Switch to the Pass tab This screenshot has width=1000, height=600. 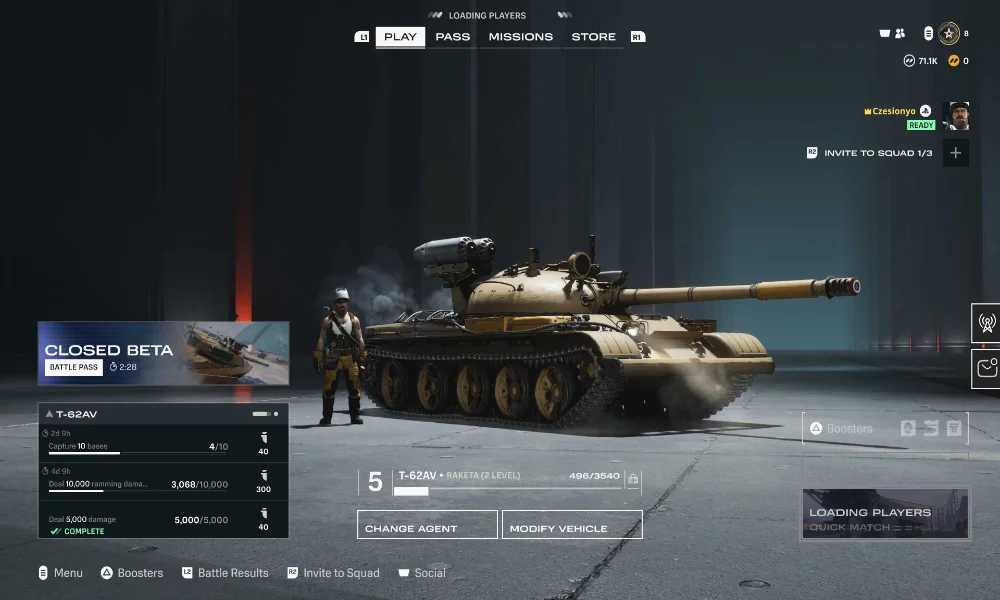click(453, 37)
